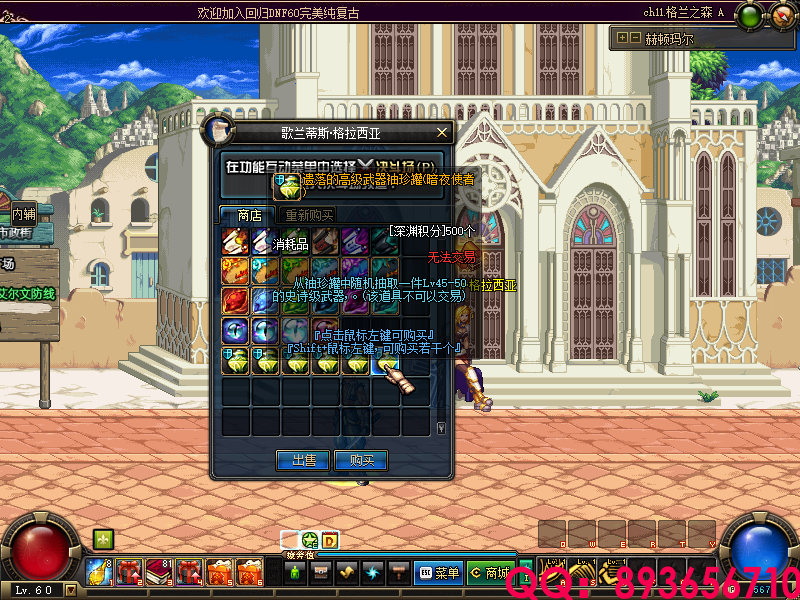This screenshot has width=800, height=600.
Task: Click the green orb button beside the compass
Action: coord(748,15)
